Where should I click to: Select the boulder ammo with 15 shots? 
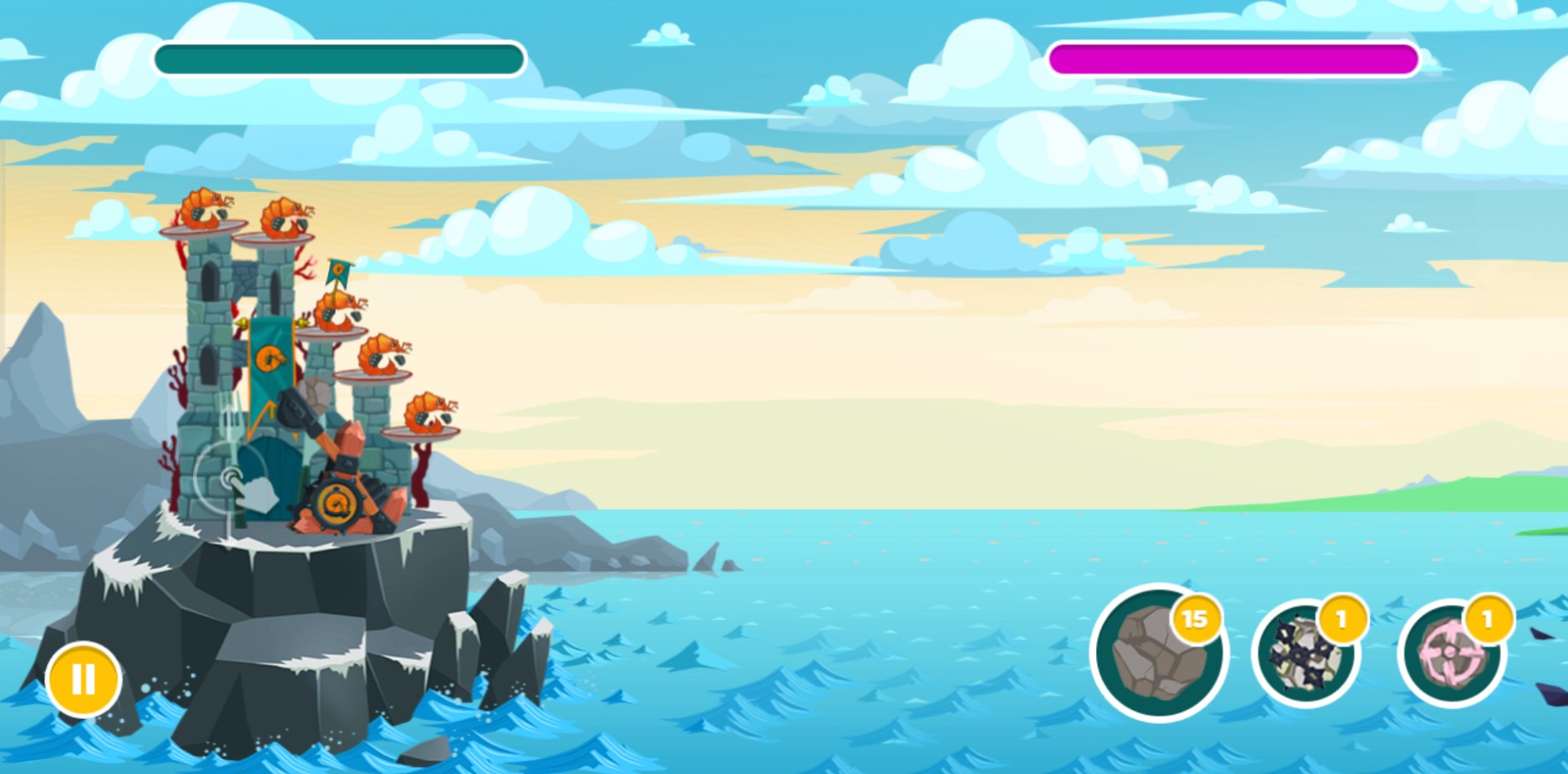(1158, 653)
